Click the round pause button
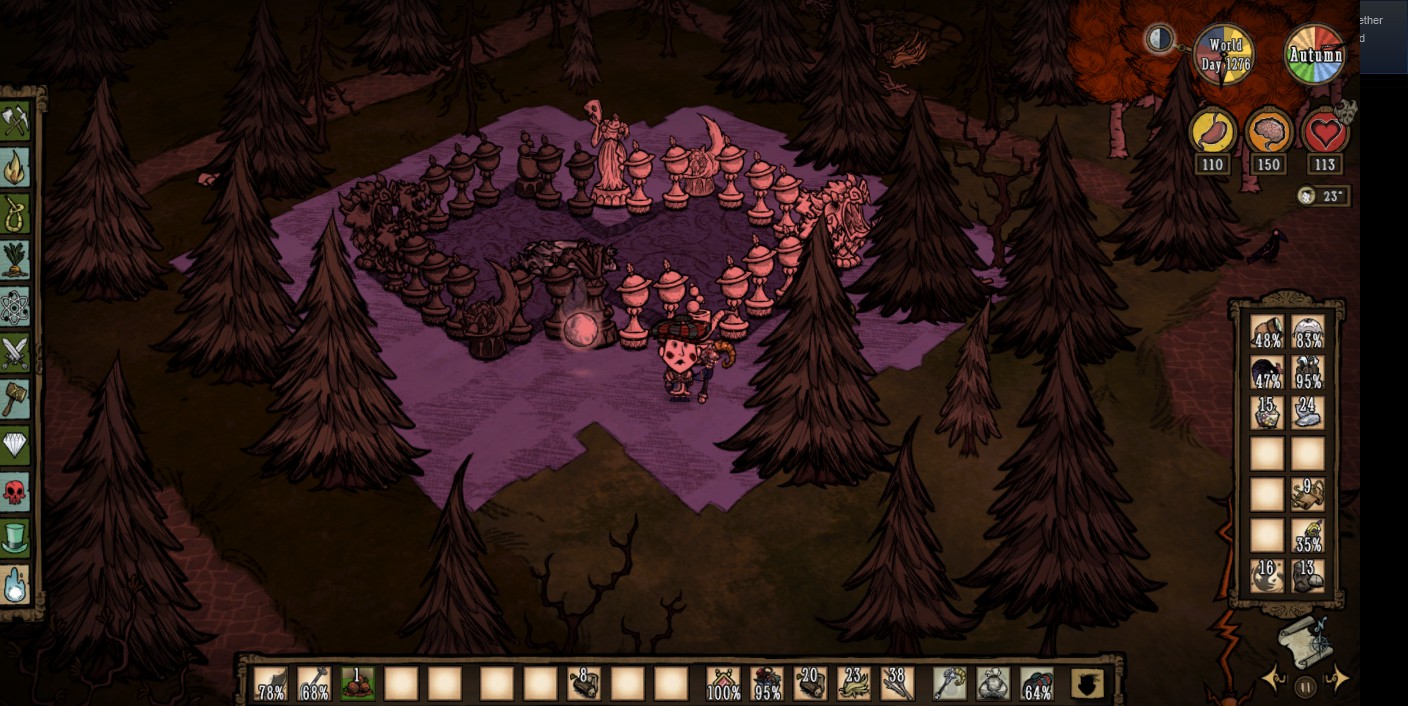Viewport: 1408px width, 706px height. tap(1305, 687)
